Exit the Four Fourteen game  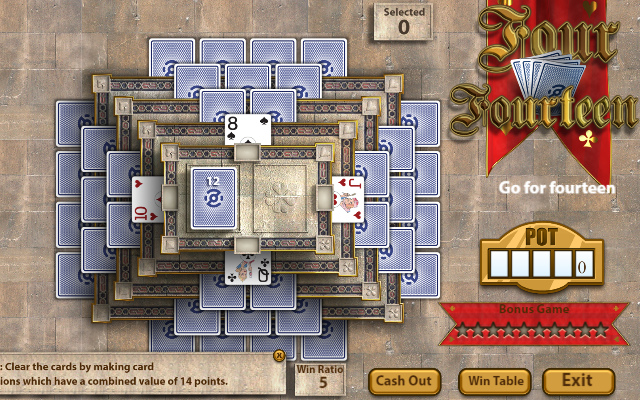click(577, 381)
